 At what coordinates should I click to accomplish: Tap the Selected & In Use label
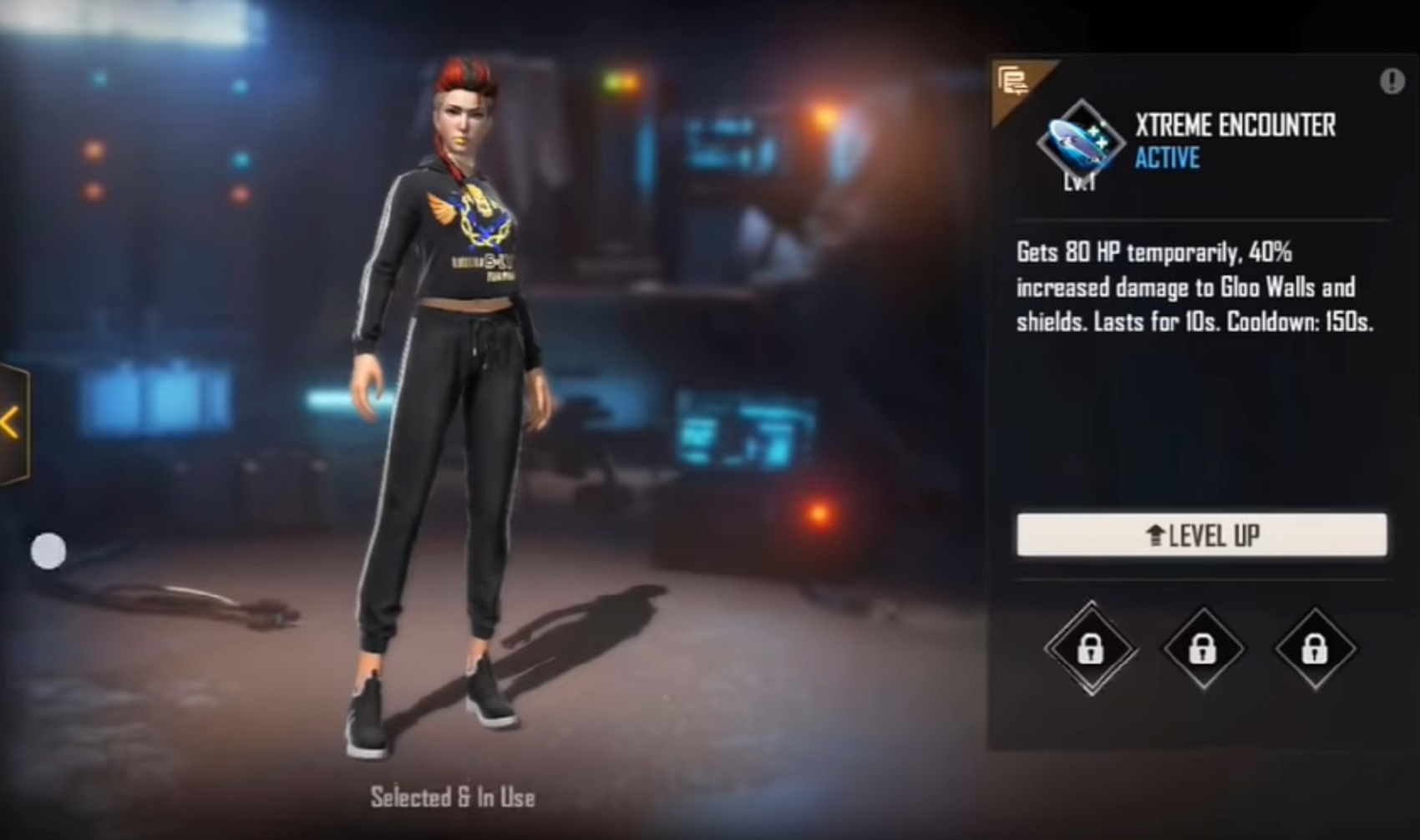tap(452, 797)
